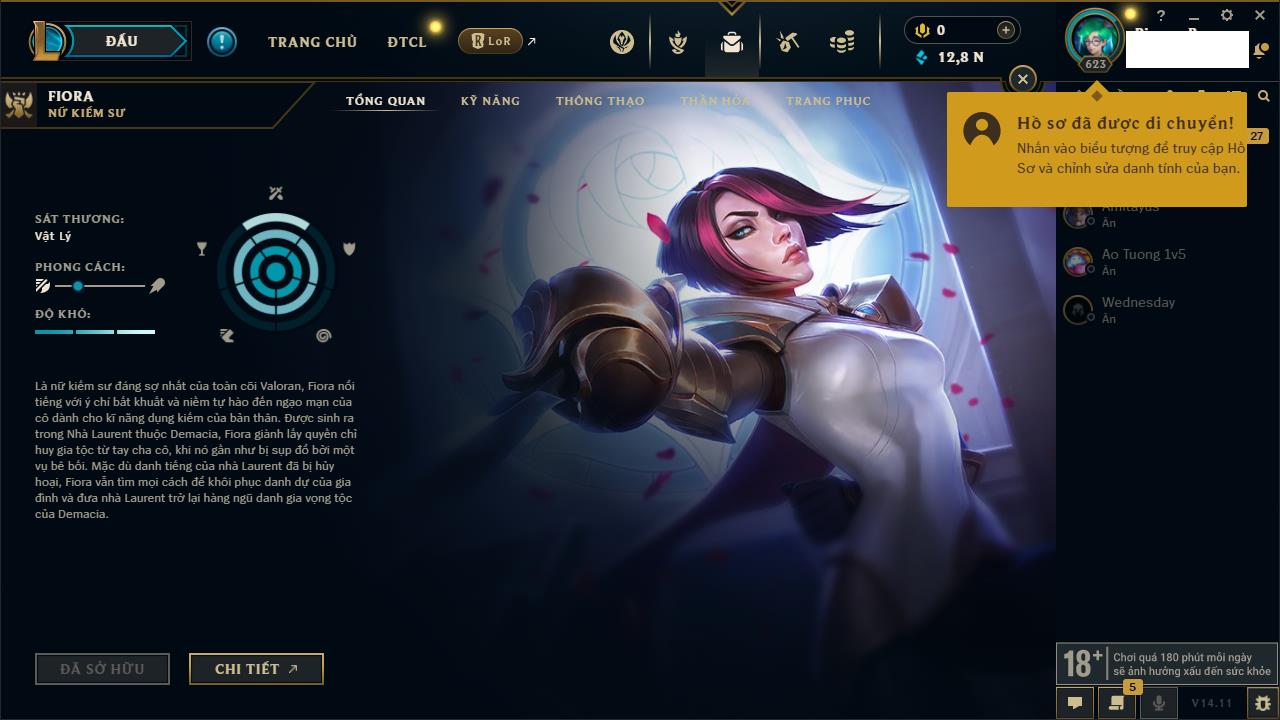Open the chat speech bubble button
The width and height of the screenshot is (1280, 720).
pos(1075,703)
